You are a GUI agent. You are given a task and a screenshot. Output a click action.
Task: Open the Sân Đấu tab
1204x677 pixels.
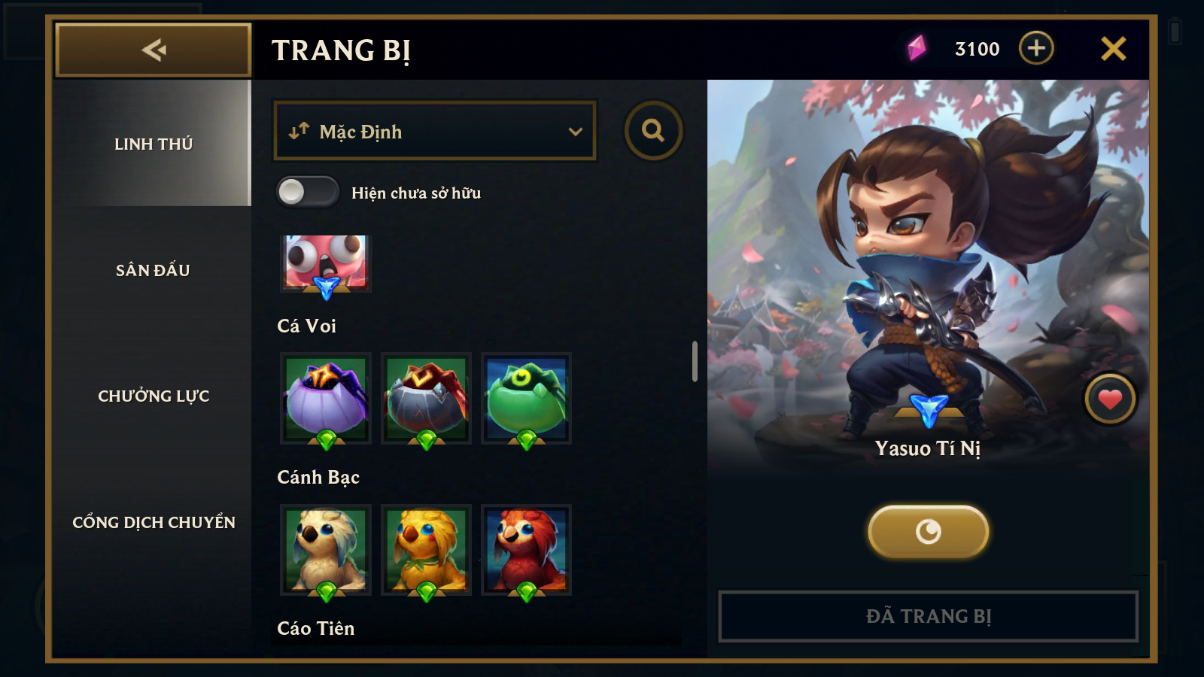coord(153,270)
